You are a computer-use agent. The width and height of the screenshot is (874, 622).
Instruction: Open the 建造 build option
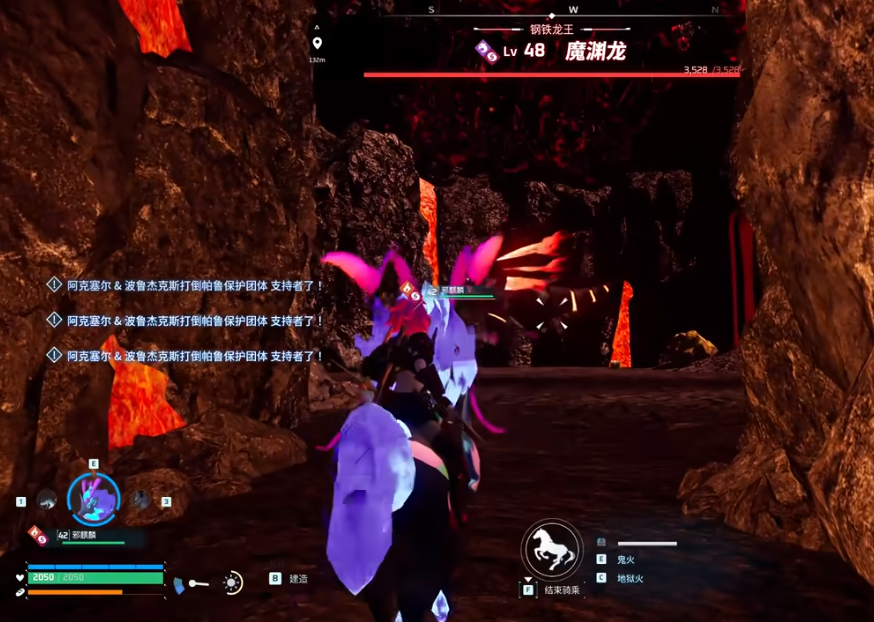point(298,578)
